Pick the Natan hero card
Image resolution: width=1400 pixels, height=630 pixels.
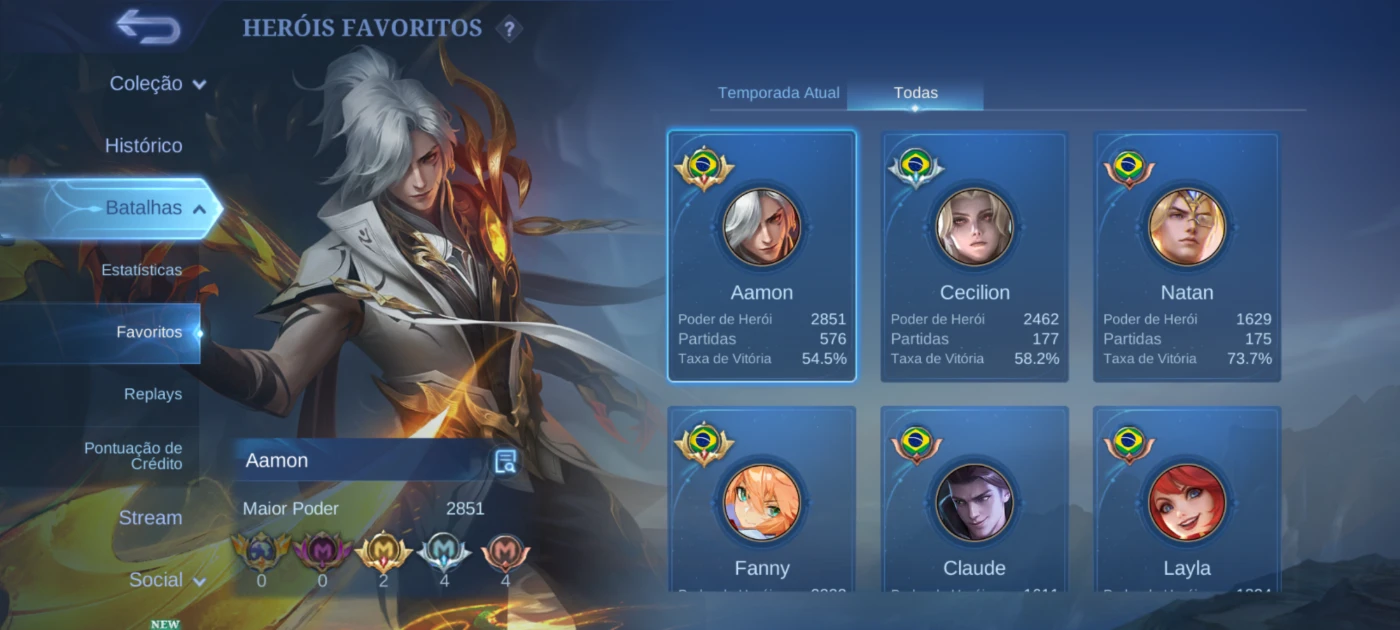(x=1187, y=256)
